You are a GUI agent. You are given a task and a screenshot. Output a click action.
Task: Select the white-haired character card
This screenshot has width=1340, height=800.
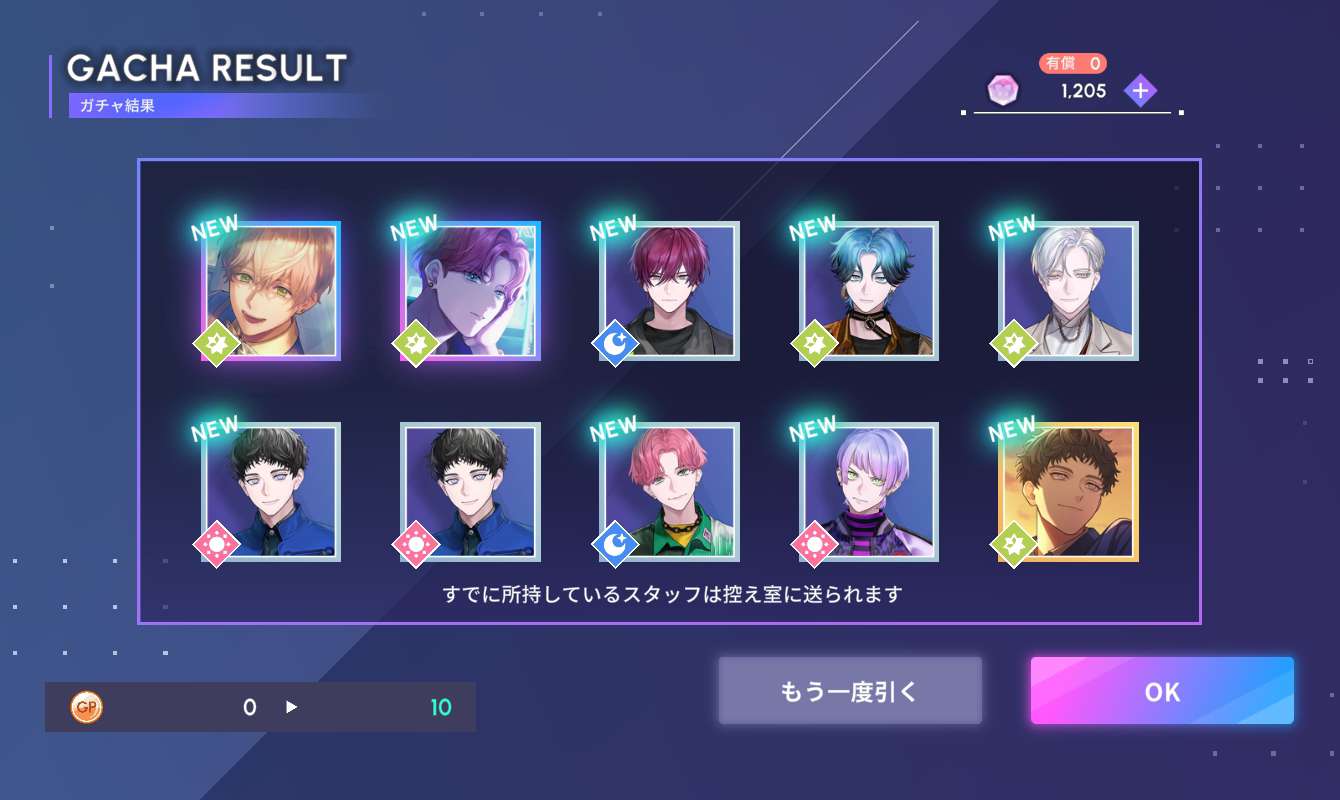pyautogui.click(x=1068, y=291)
